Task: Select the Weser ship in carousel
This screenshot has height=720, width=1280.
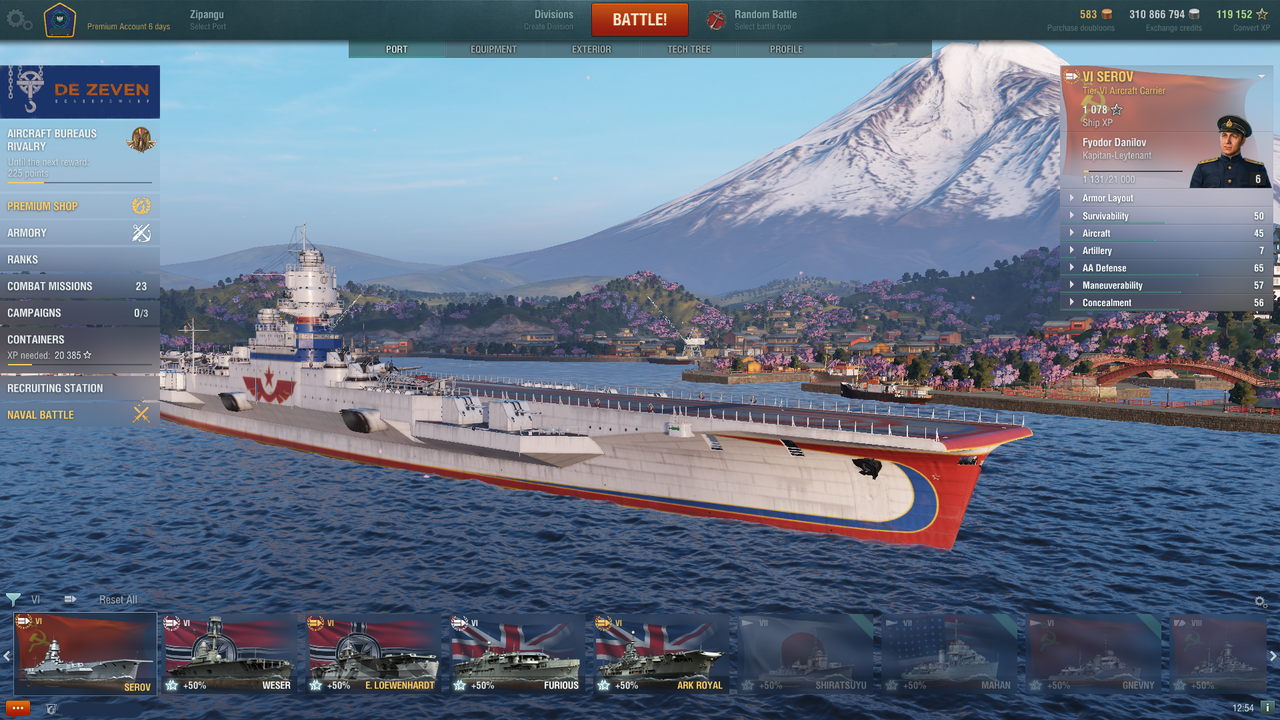Action: pos(229,654)
